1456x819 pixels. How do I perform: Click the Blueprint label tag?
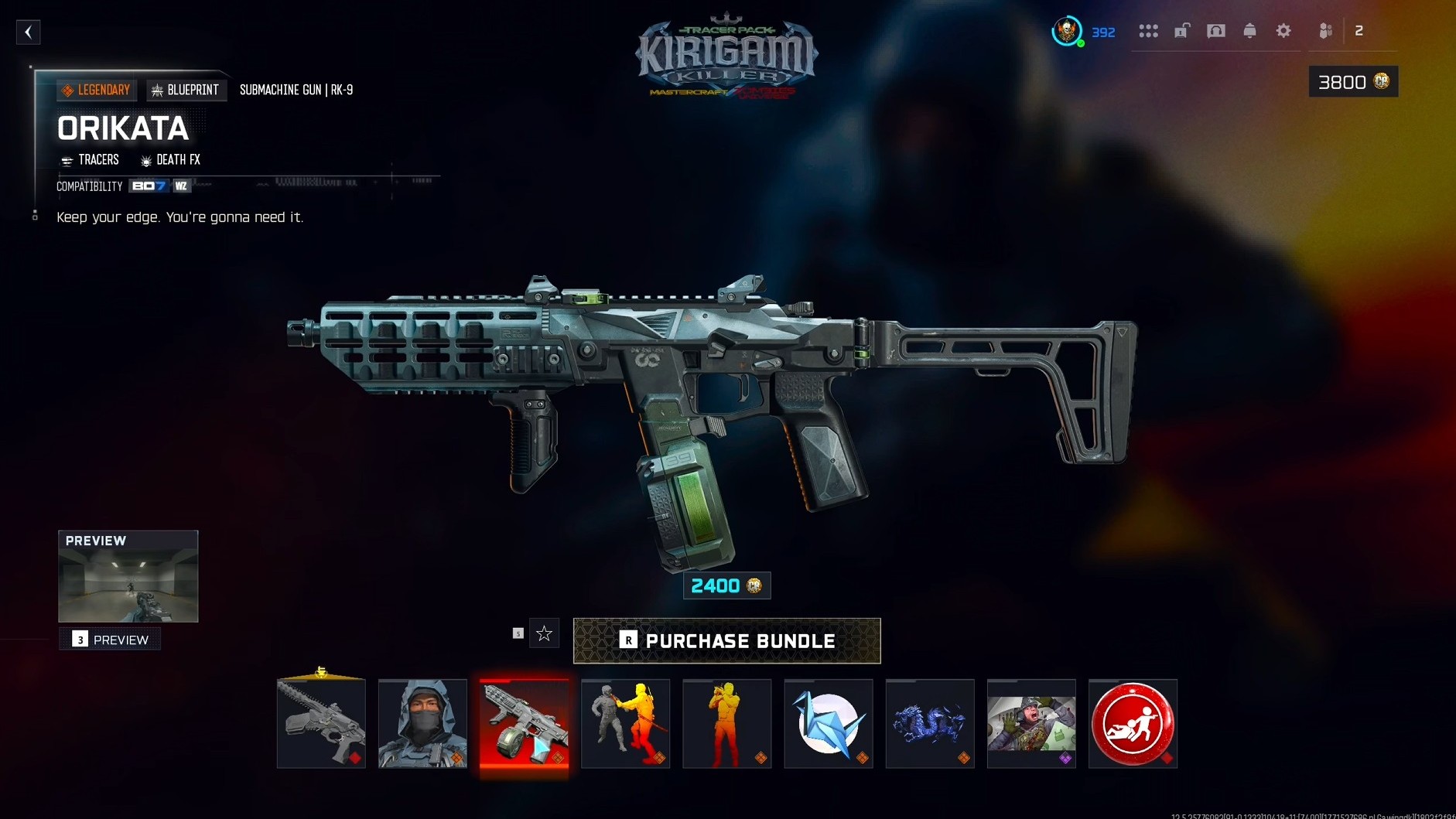186,90
